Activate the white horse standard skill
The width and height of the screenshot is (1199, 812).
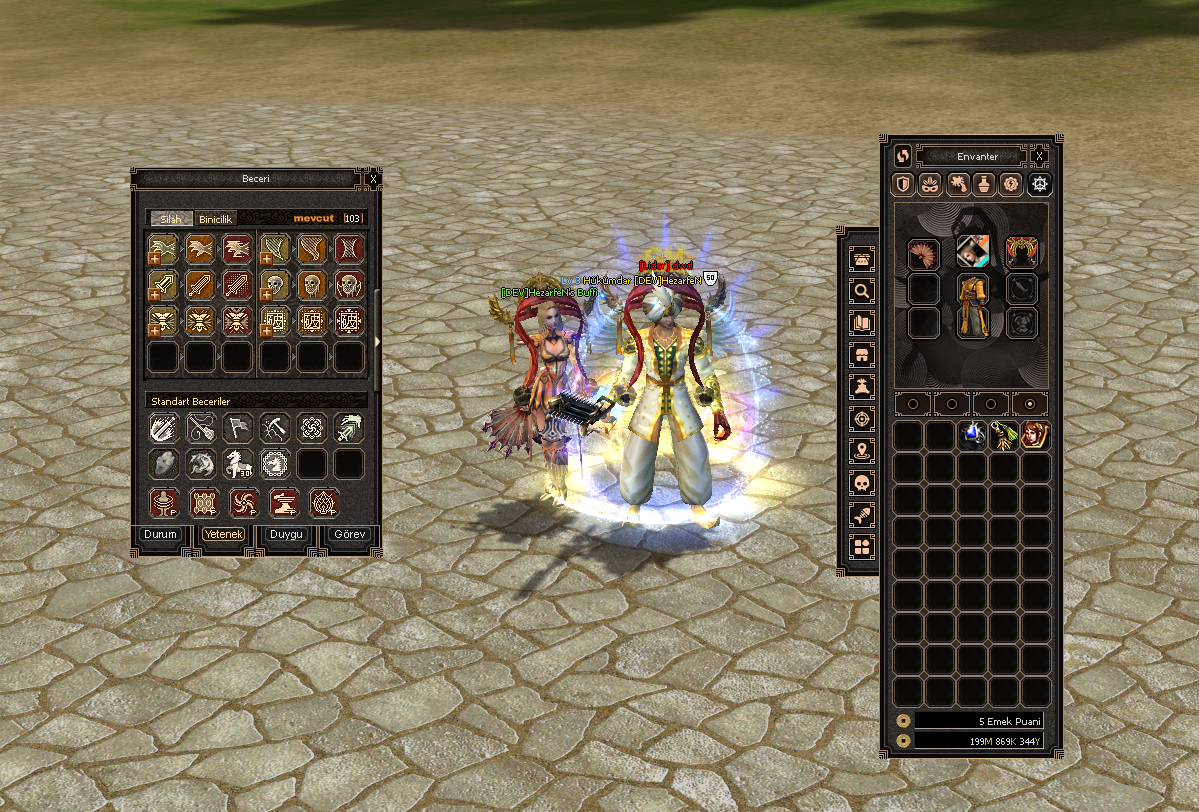click(238, 463)
